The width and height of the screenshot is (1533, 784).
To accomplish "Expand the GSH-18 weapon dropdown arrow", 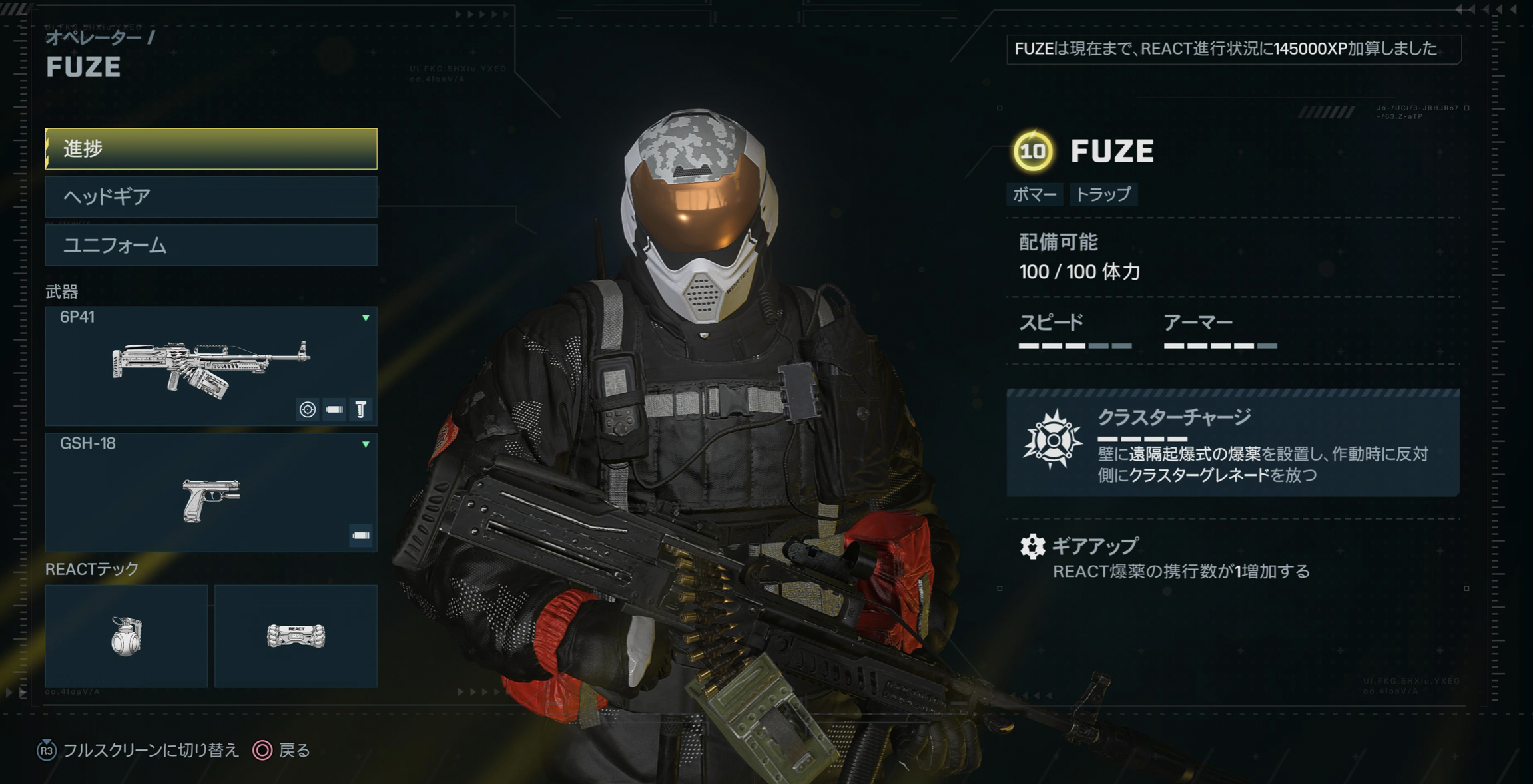I will [366, 444].
